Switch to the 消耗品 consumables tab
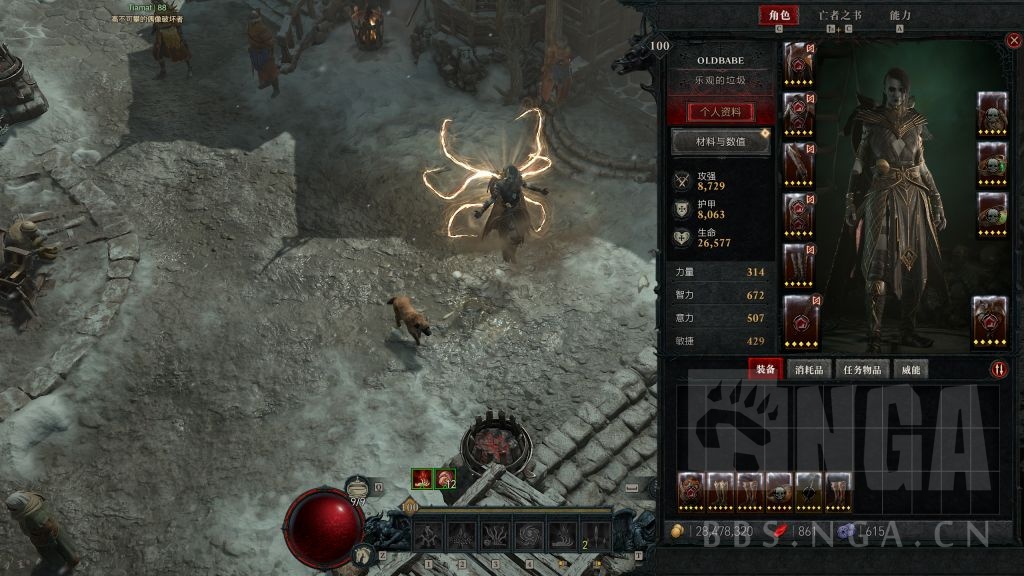Image resolution: width=1024 pixels, height=576 pixels. pos(809,369)
